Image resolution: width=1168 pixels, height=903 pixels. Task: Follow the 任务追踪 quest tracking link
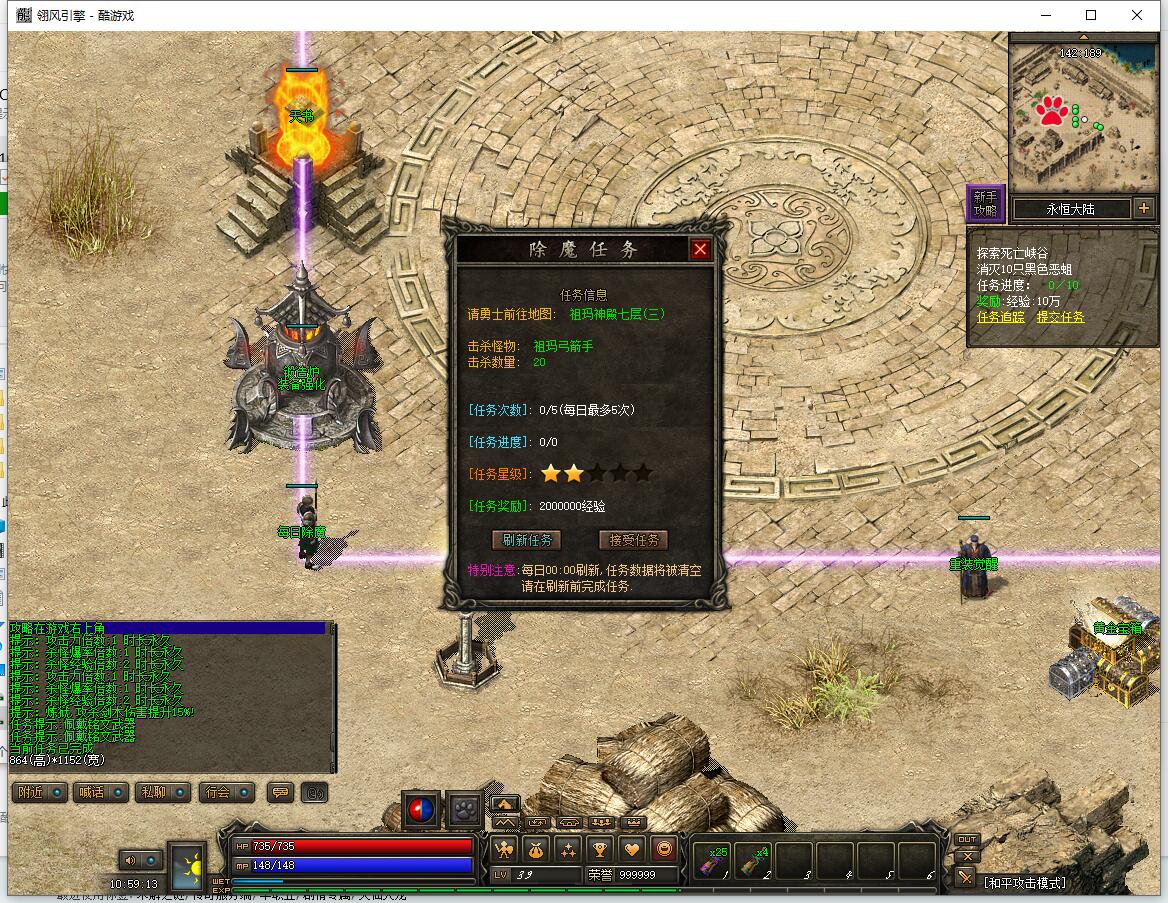pos(1001,317)
